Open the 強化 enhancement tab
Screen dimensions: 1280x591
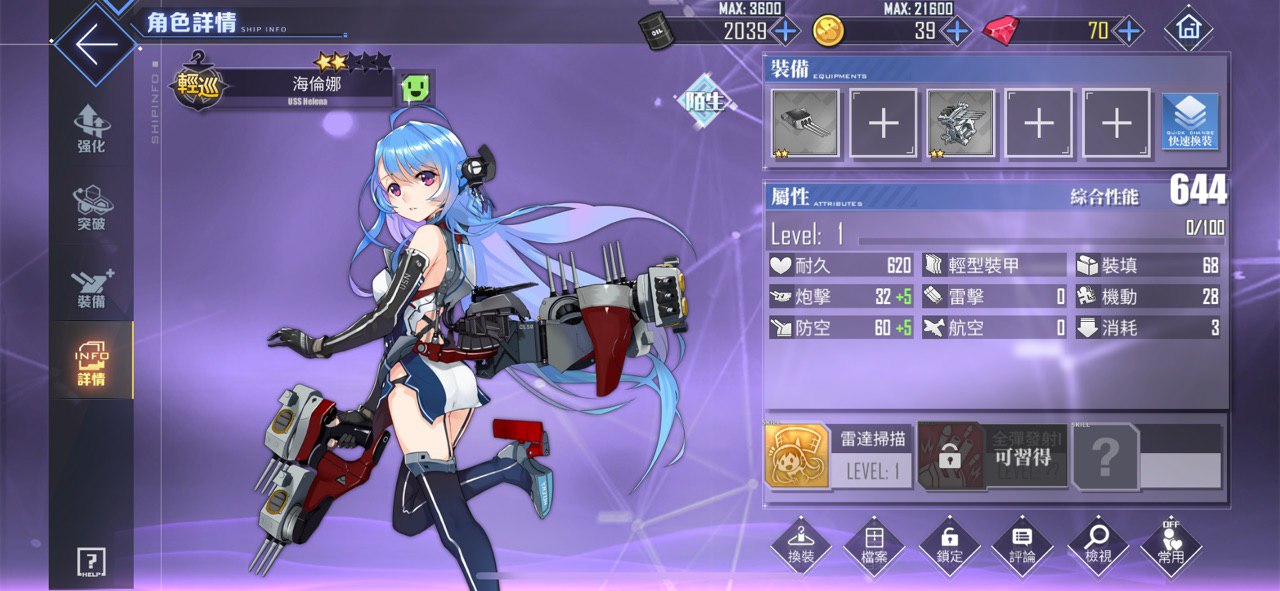point(91,129)
